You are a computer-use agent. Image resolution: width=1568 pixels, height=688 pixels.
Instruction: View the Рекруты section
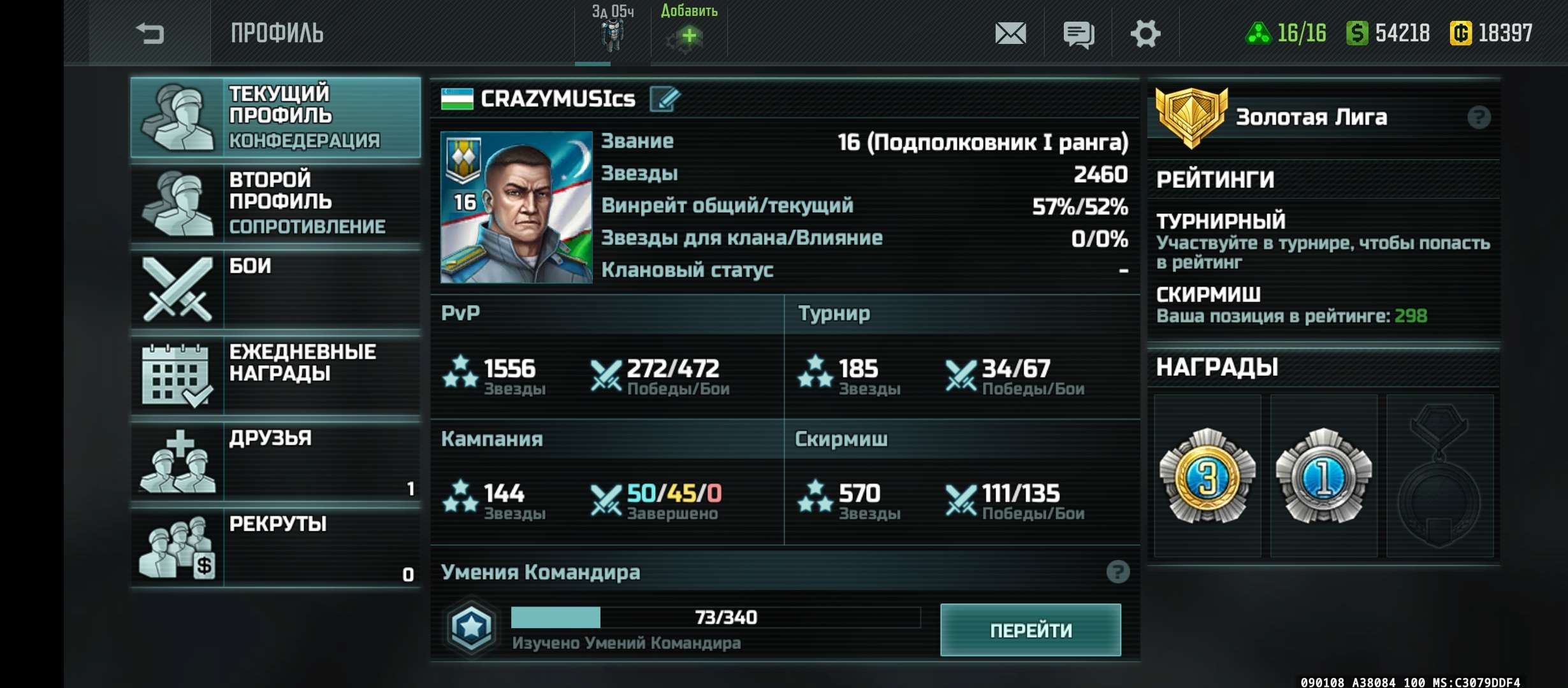click(275, 547)
